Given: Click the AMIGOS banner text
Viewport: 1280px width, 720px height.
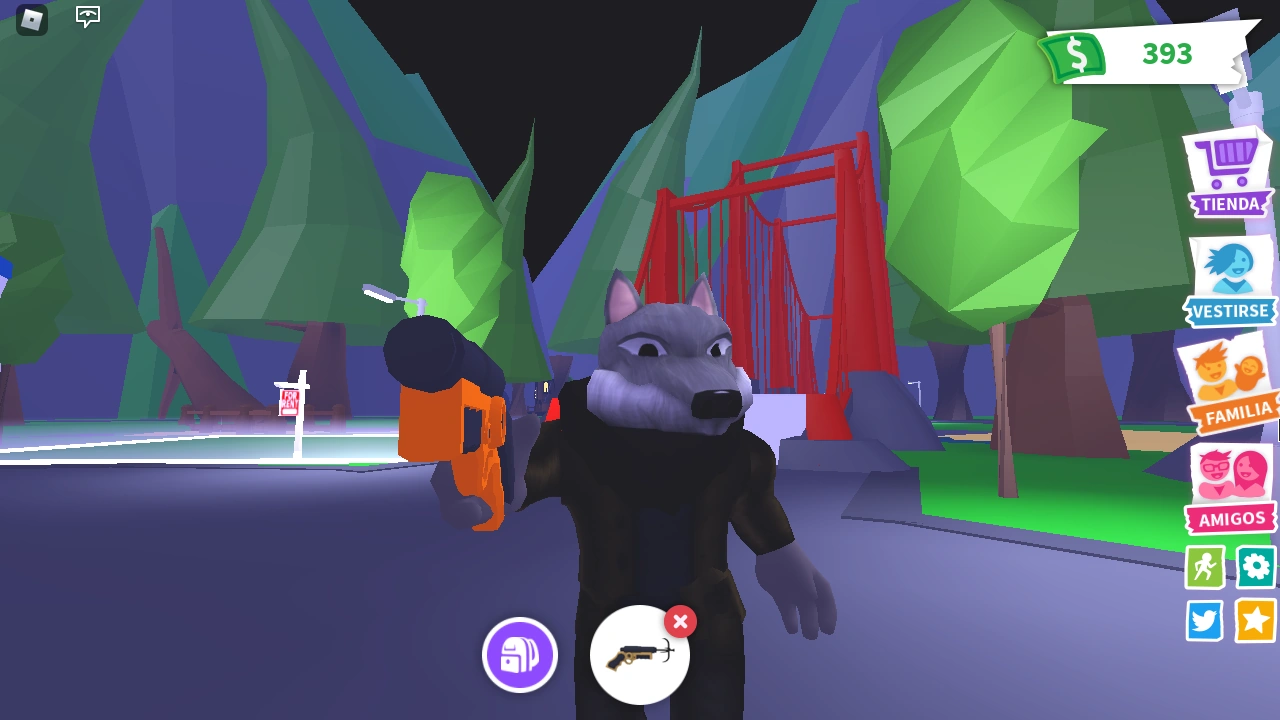Looking at the screenshot, I should click(x=1231, y=519).
